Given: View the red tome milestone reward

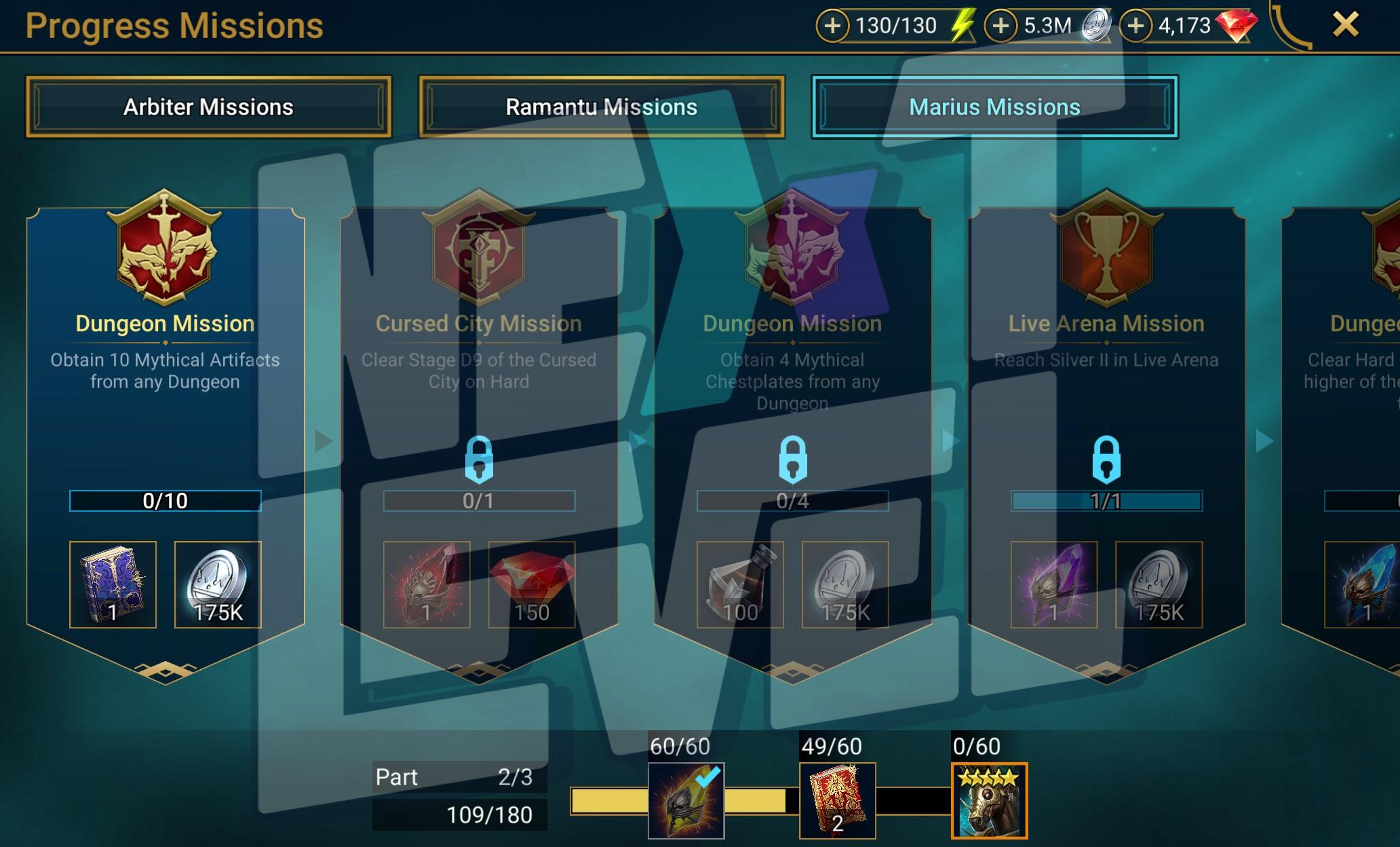Looking at the screenshot, I should coord(837,801).
